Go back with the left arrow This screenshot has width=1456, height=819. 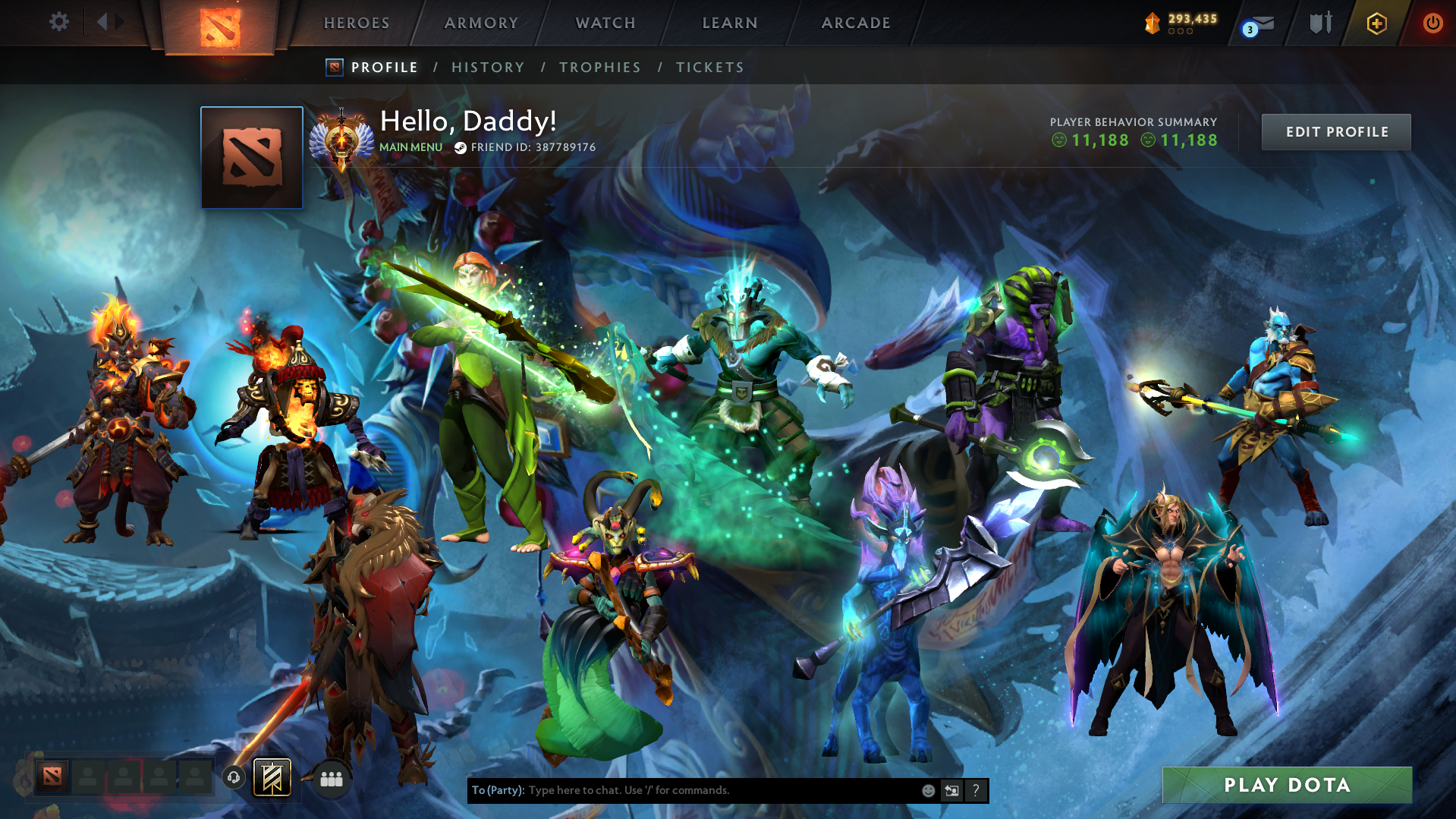click(102, 22)
